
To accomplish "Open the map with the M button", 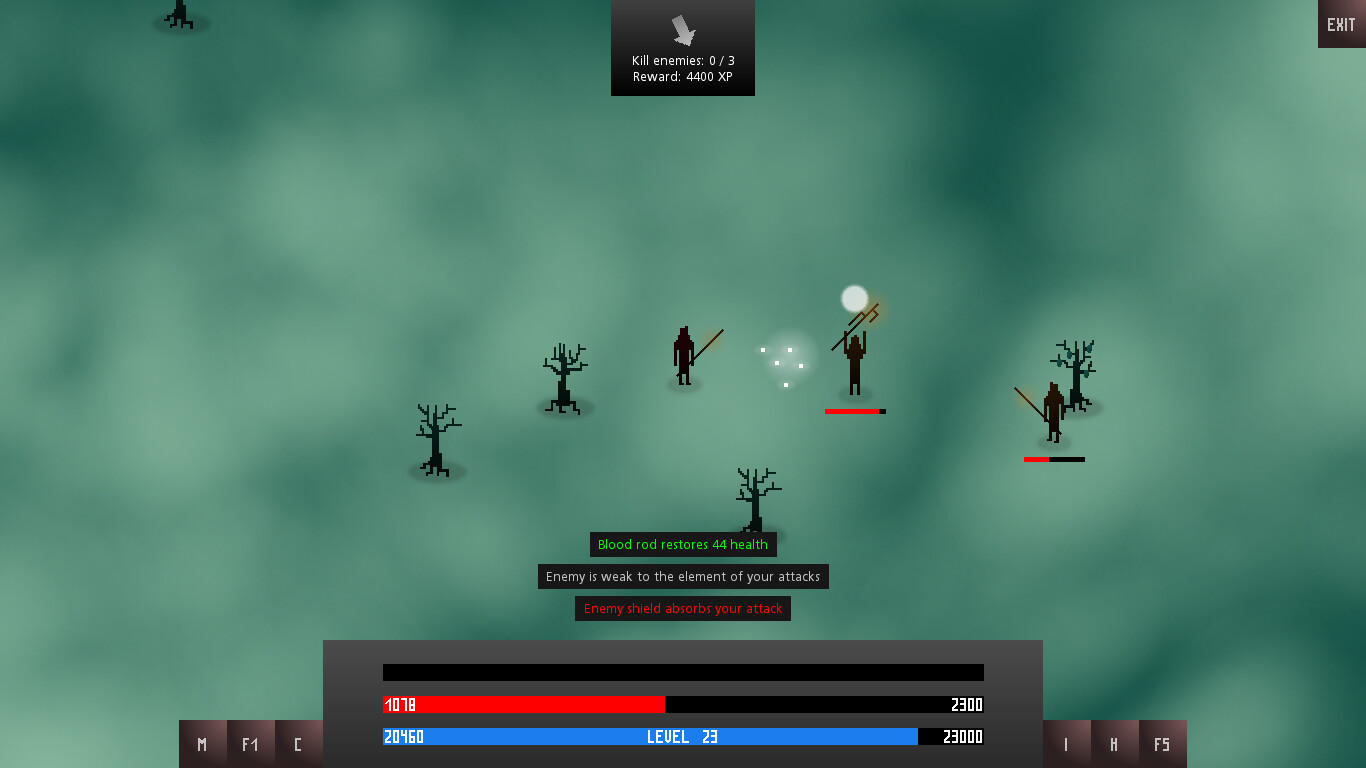I will point(202,744).
